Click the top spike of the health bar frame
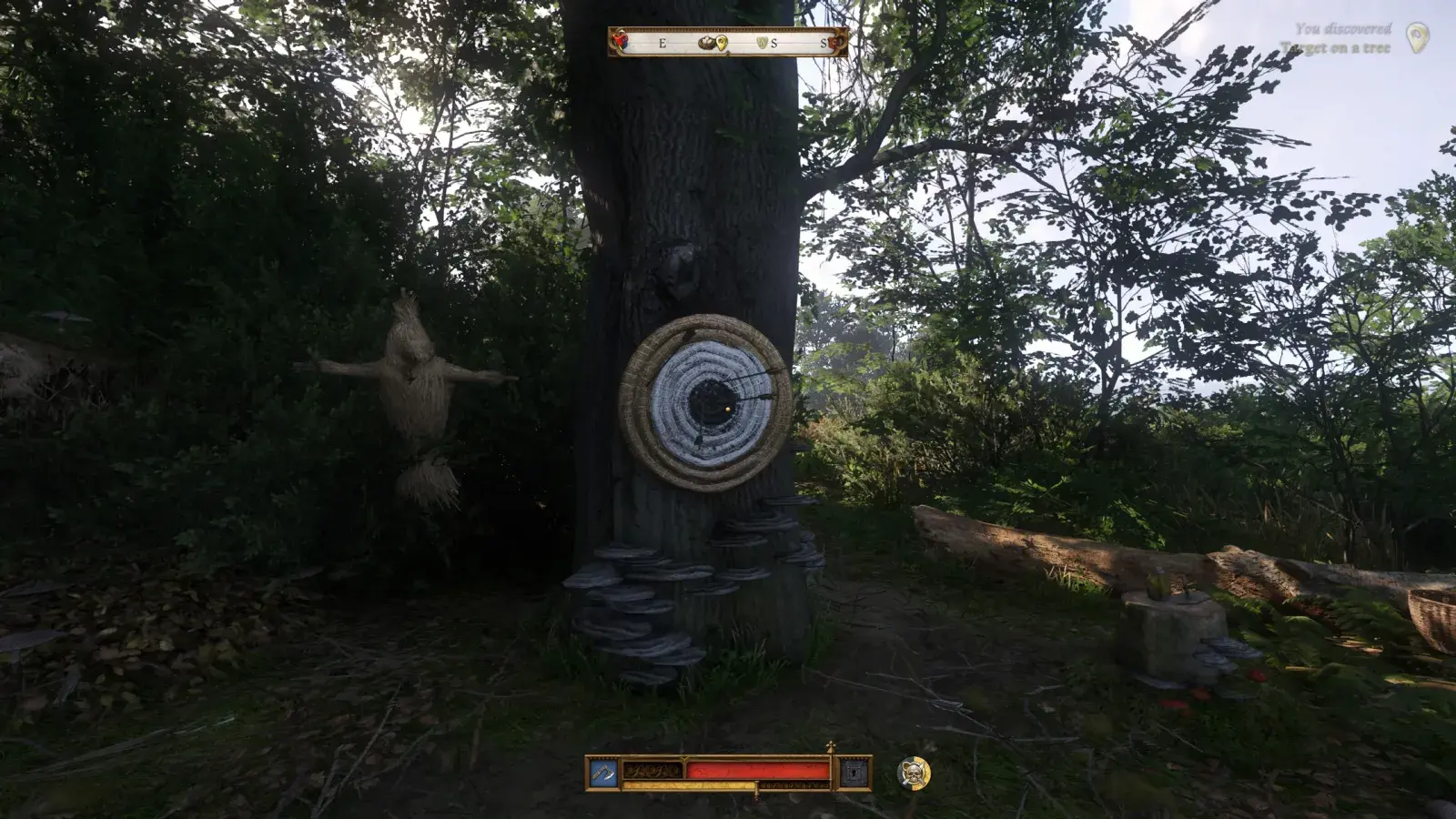Image resolution: width=1456 pixels, height=819 pixels. (x=831, y=747)
